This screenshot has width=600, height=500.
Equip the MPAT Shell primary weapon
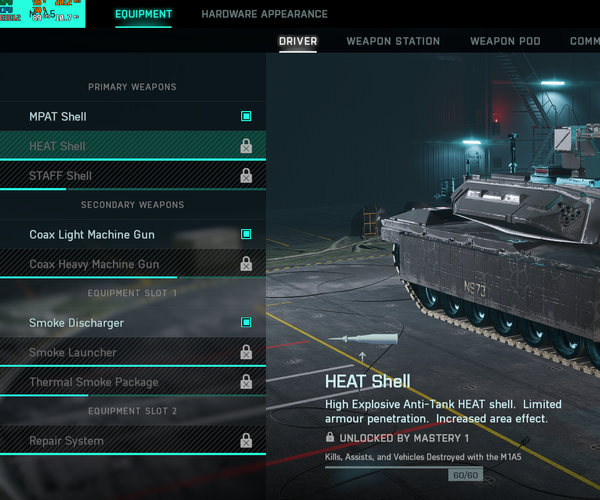pyautogui.click(x=132, y=117)
